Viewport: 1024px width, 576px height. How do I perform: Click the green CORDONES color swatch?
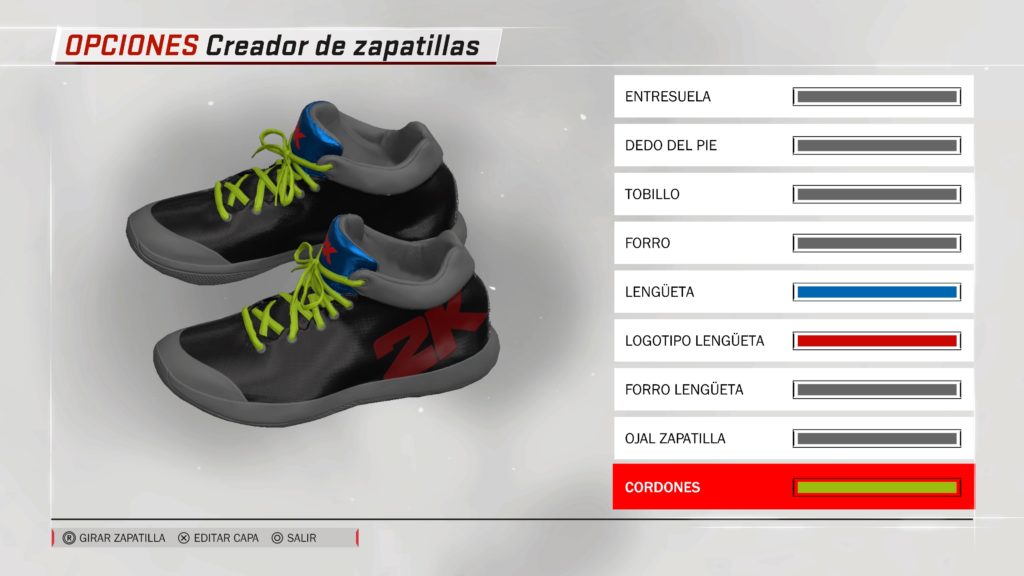tap(877, 487)
